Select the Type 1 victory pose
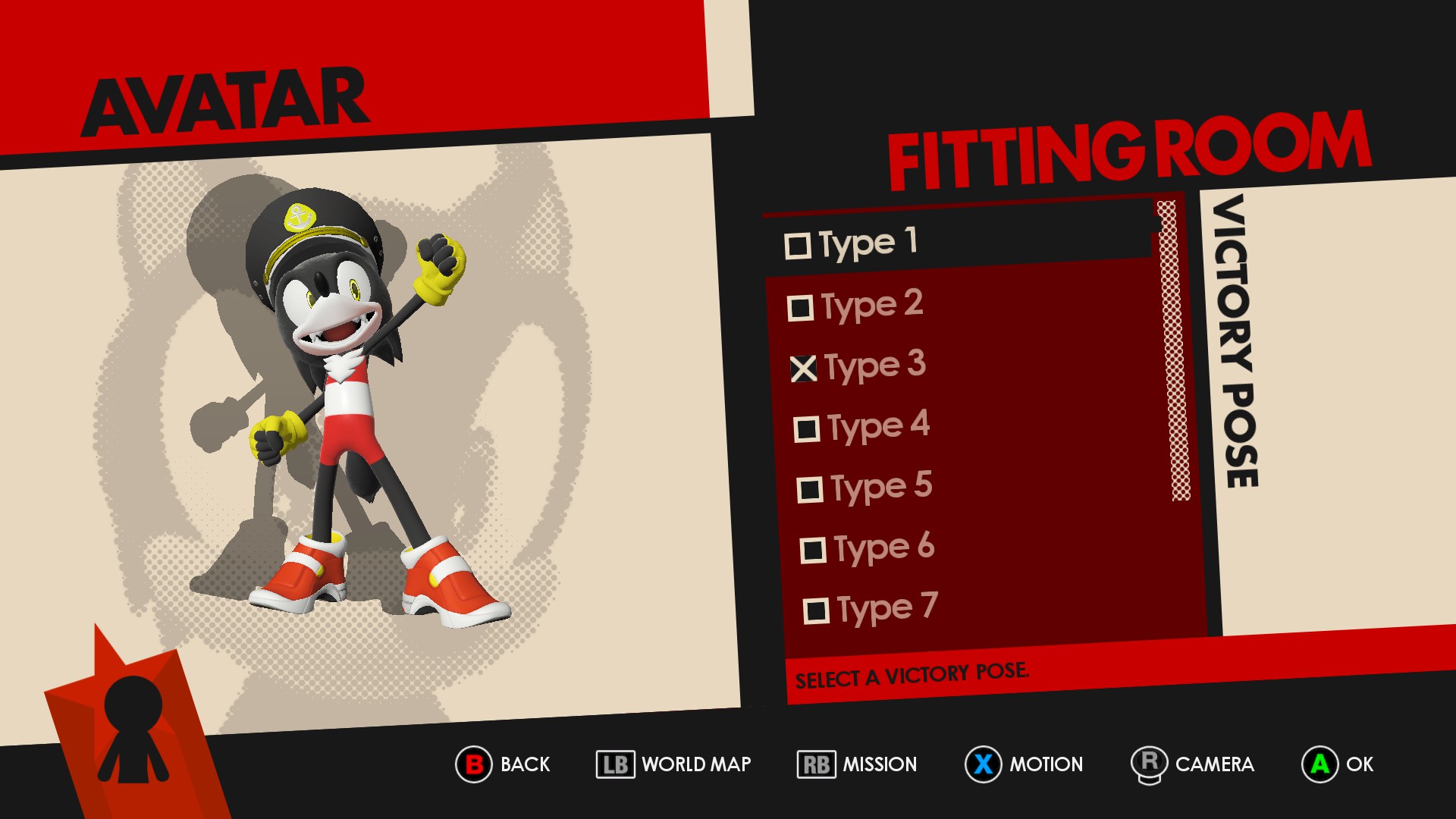The height and width of the screenshot is (819, 1456). [853, 243]
